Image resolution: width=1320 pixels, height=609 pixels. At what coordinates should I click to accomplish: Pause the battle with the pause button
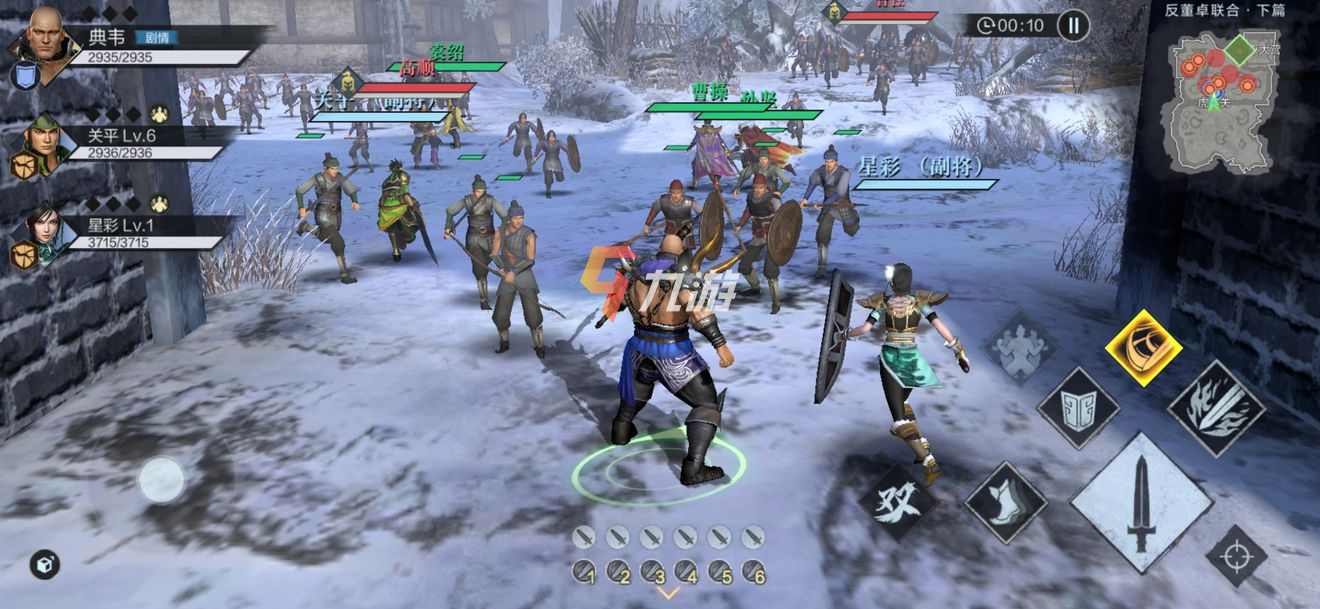coord(1073,25)
